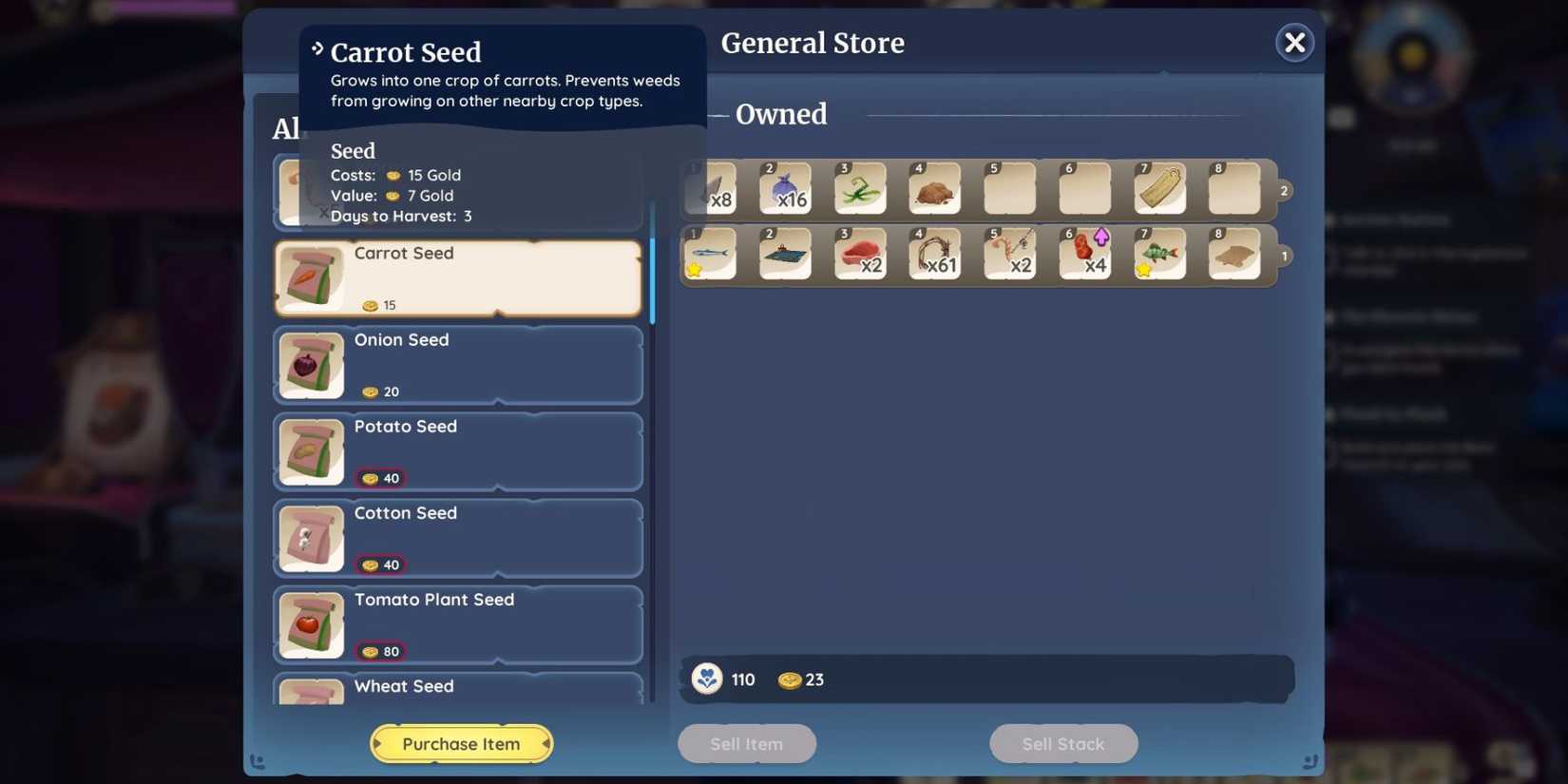Select the animal hide in inventory slot 8
1568x784 pixels.
tap(1235, 254)
